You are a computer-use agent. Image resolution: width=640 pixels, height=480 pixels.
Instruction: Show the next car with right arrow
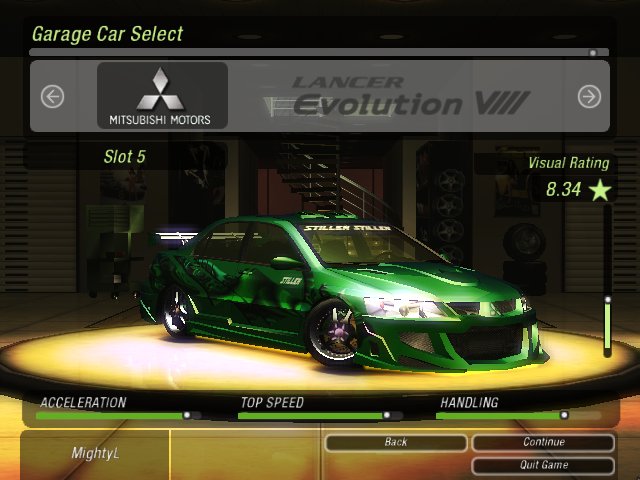[x=589, y=96]
